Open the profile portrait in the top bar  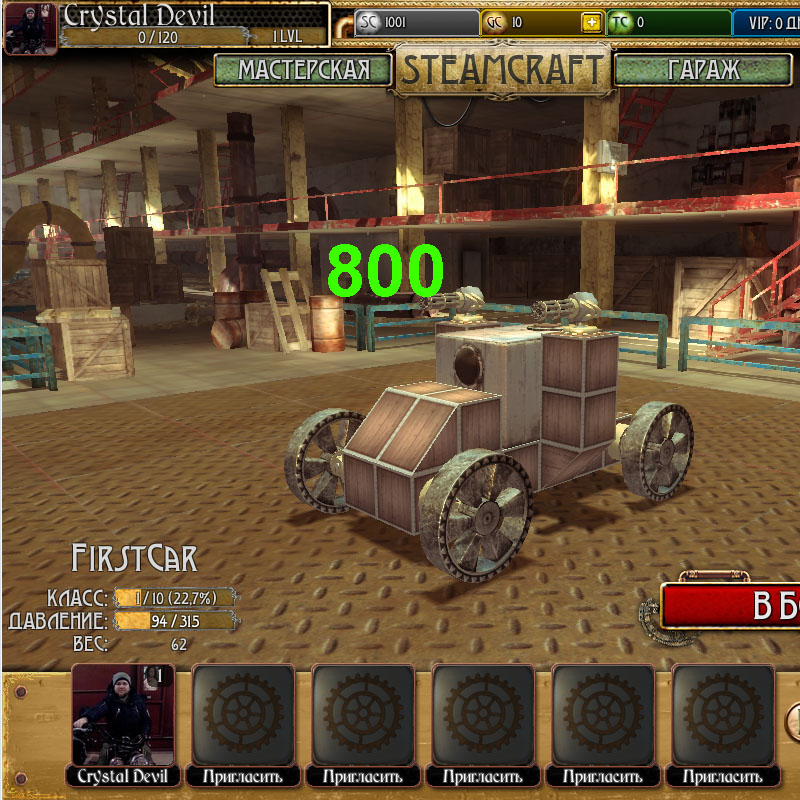30,27
